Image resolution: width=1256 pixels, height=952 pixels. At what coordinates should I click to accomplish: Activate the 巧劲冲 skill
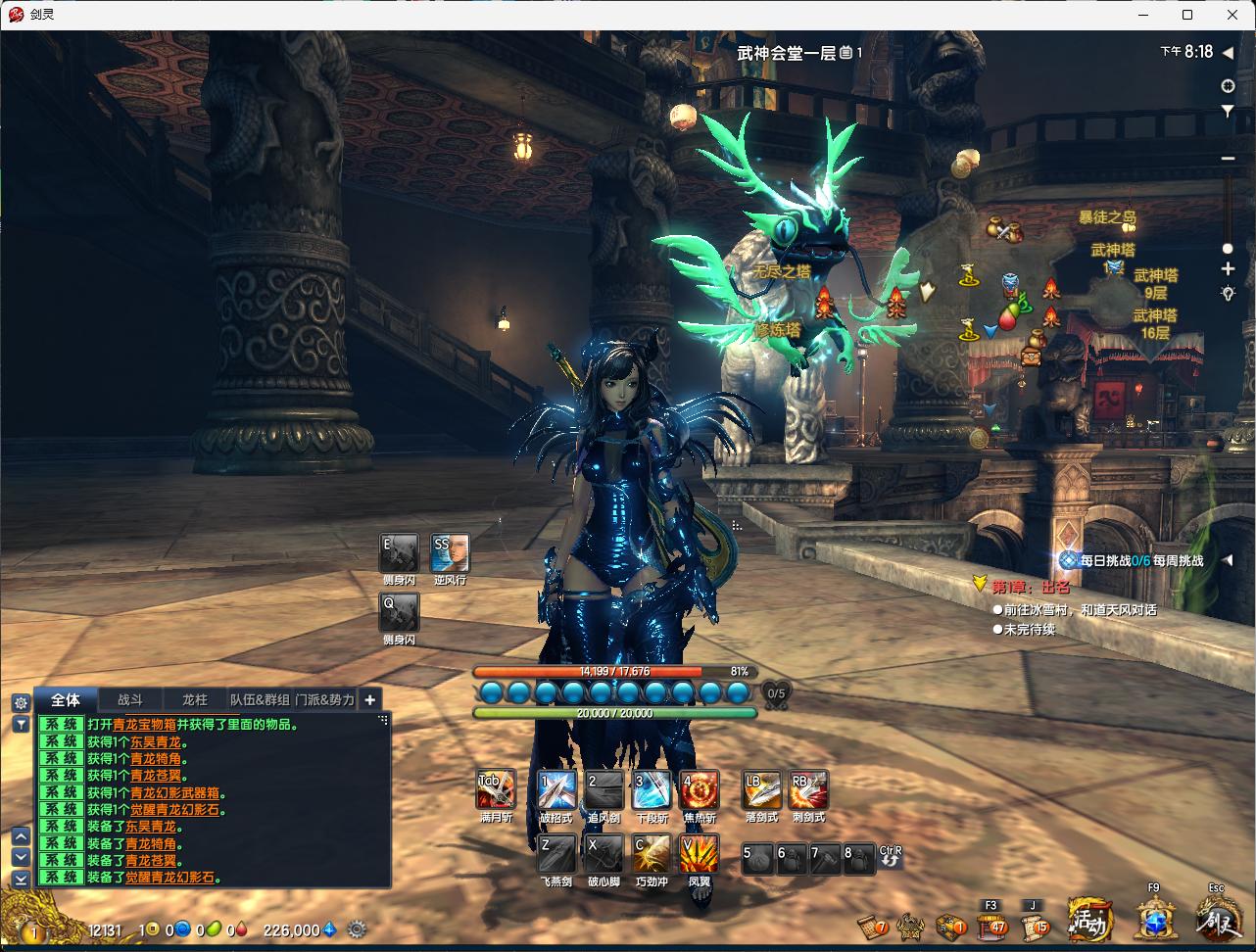pyautogui.click(x=652, y=853)
